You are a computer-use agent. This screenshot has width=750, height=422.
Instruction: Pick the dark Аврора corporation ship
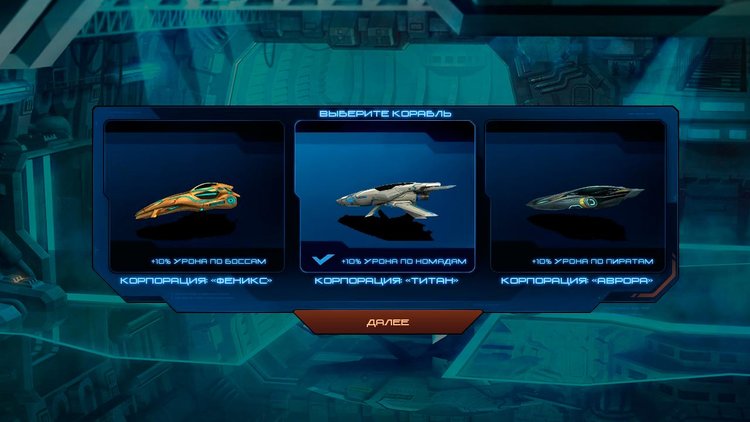[575, 200]
